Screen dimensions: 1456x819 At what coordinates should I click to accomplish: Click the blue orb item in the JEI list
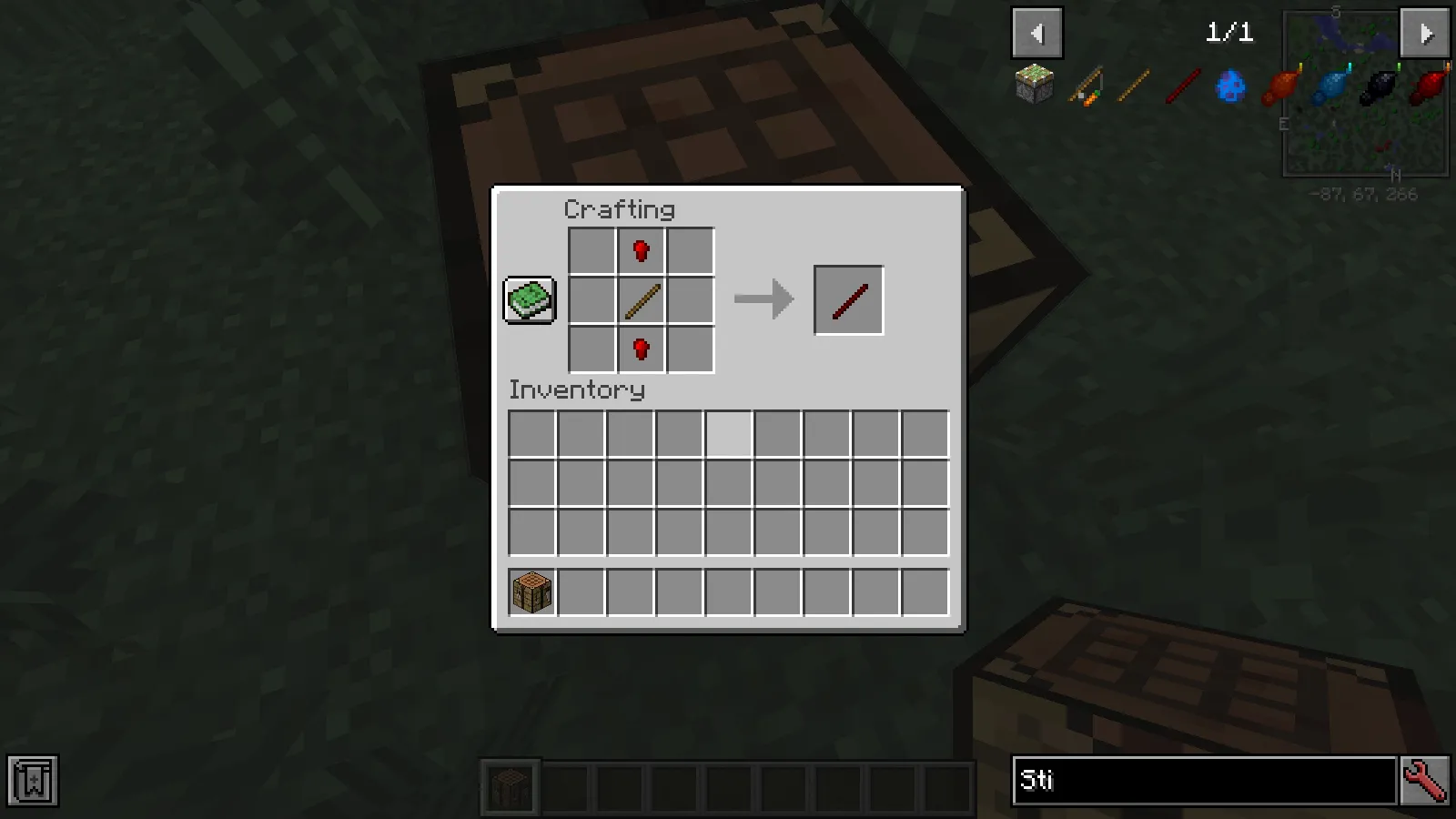1230,86
